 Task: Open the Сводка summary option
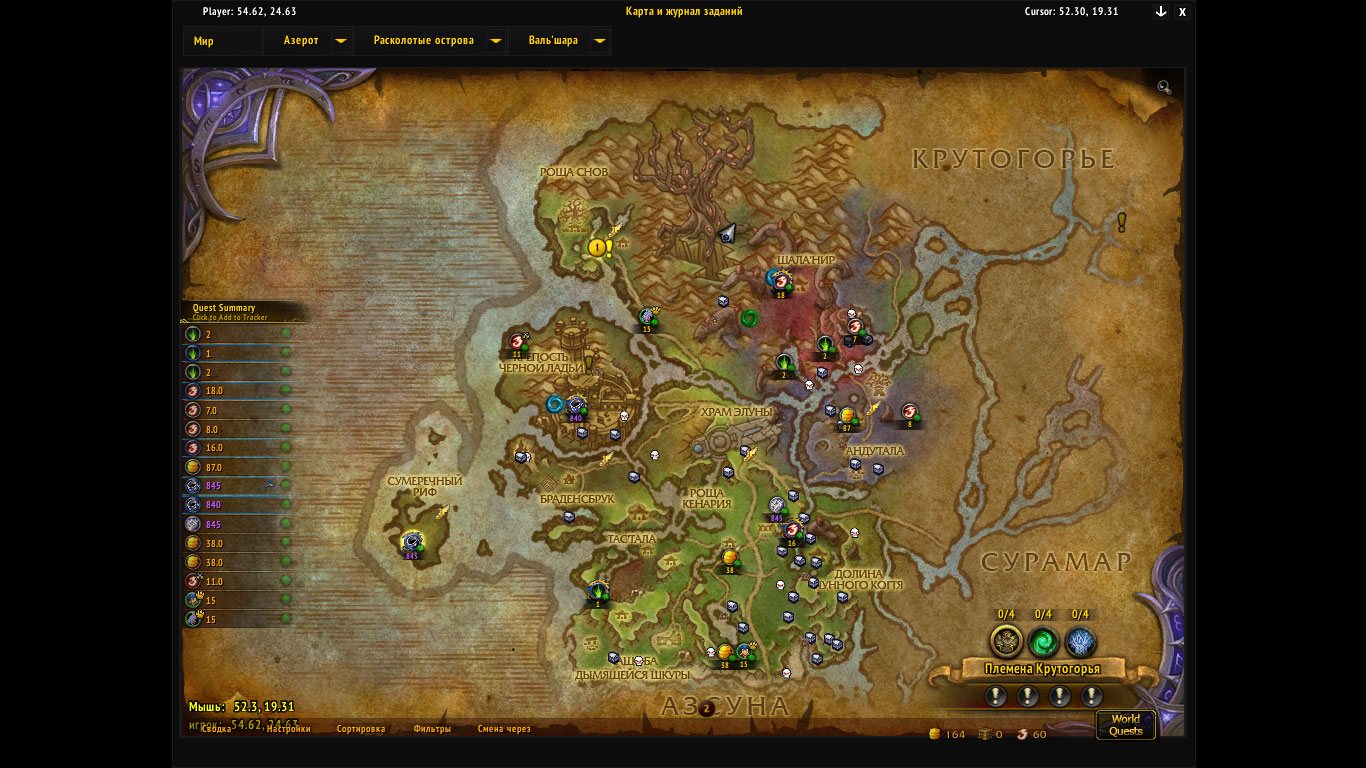coord(217,729)
